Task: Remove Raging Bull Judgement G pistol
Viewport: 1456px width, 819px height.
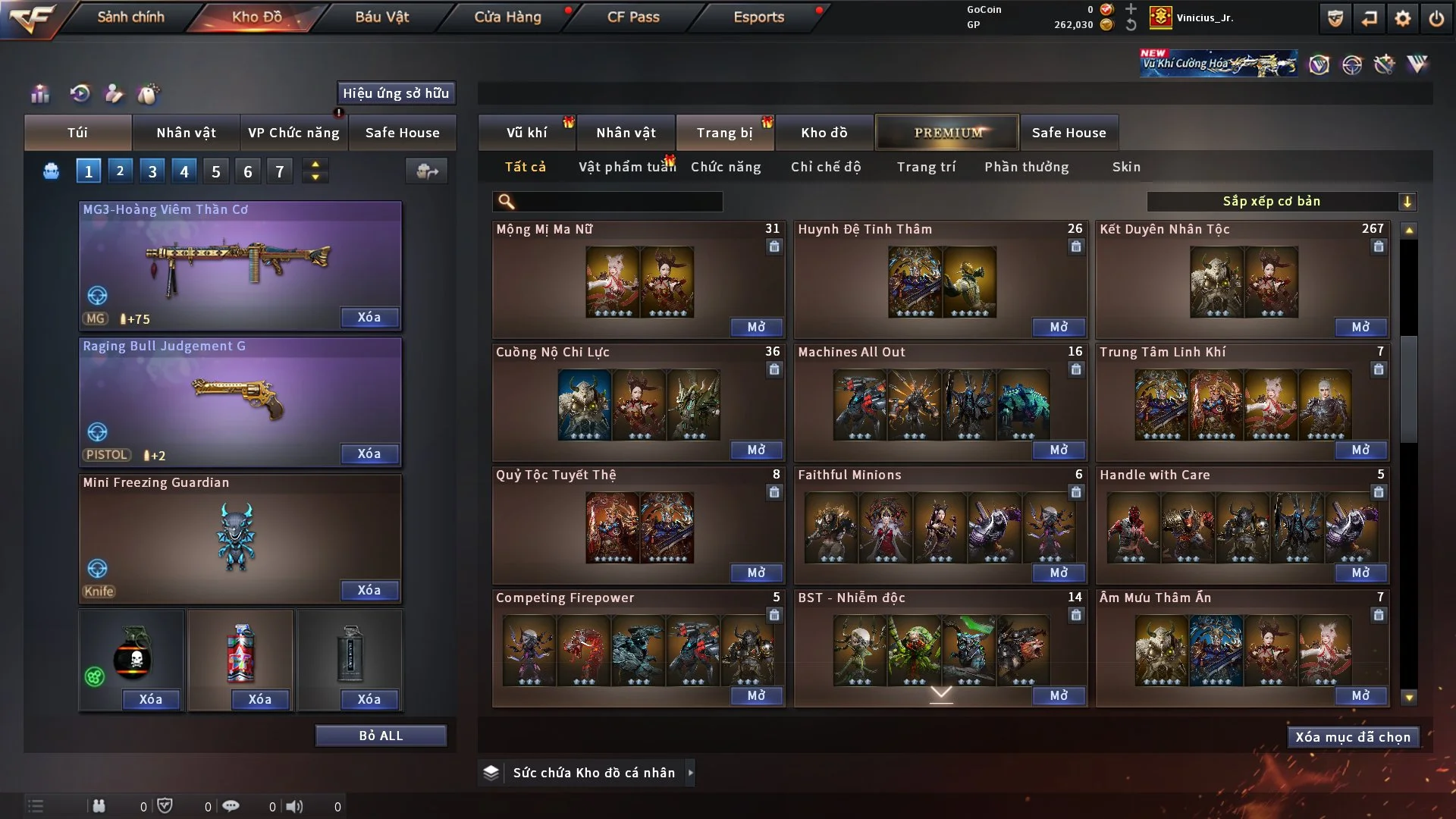Action: pos(369,453)
